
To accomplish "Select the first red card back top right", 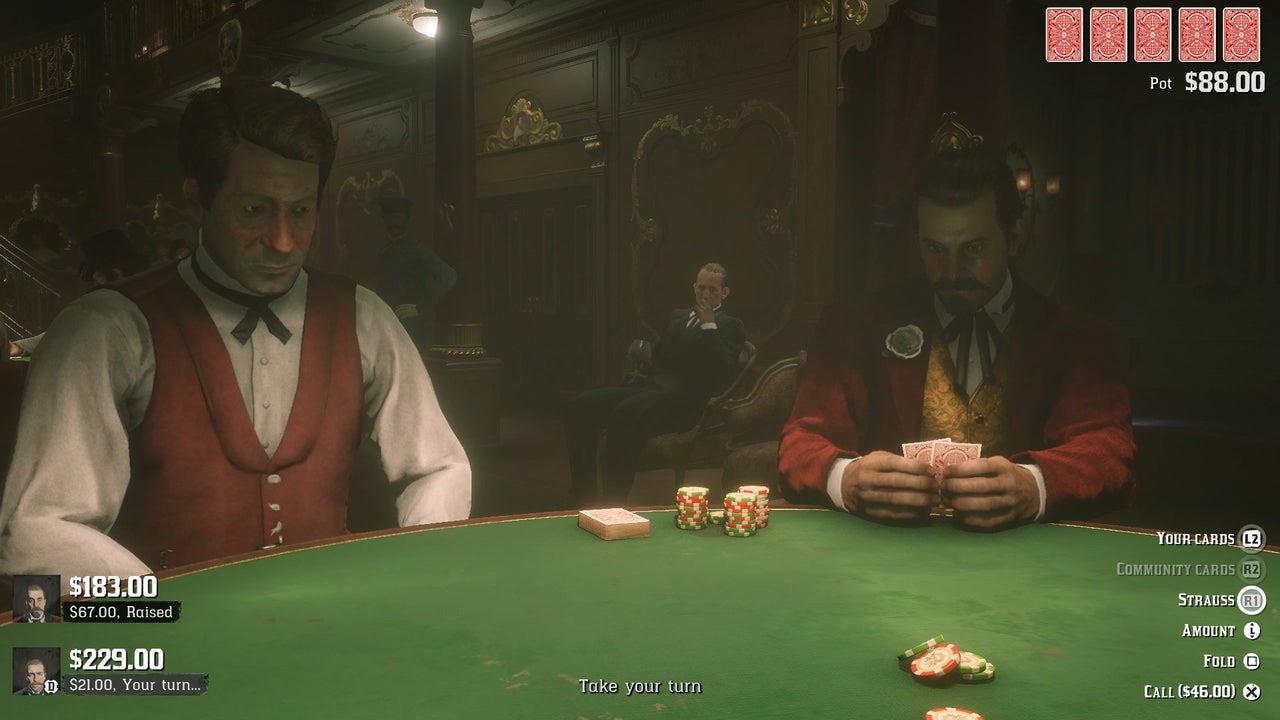I will coord(1063,36).
